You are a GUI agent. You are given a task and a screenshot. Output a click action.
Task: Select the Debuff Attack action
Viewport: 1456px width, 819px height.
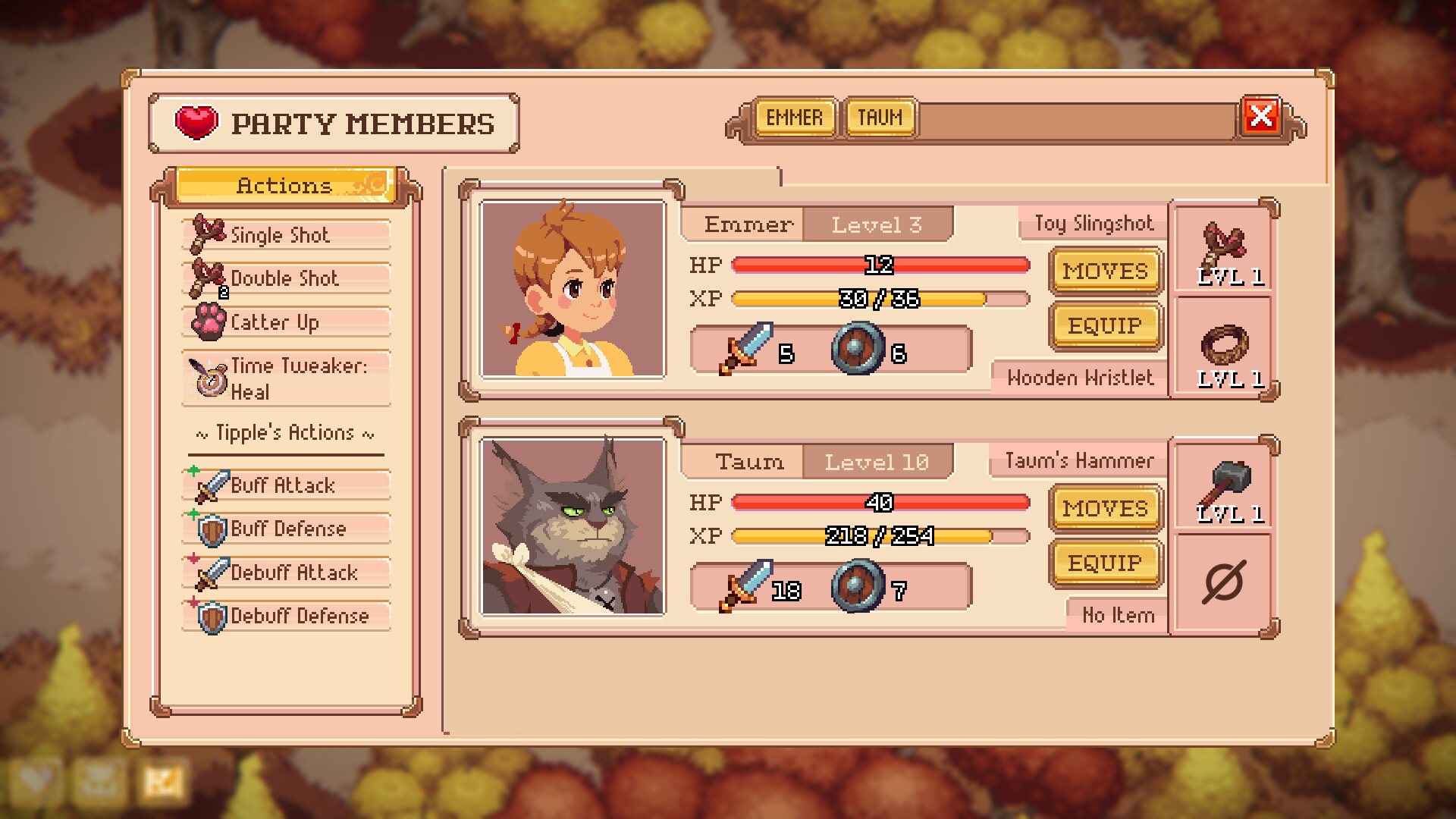click(x=286, y=573)
